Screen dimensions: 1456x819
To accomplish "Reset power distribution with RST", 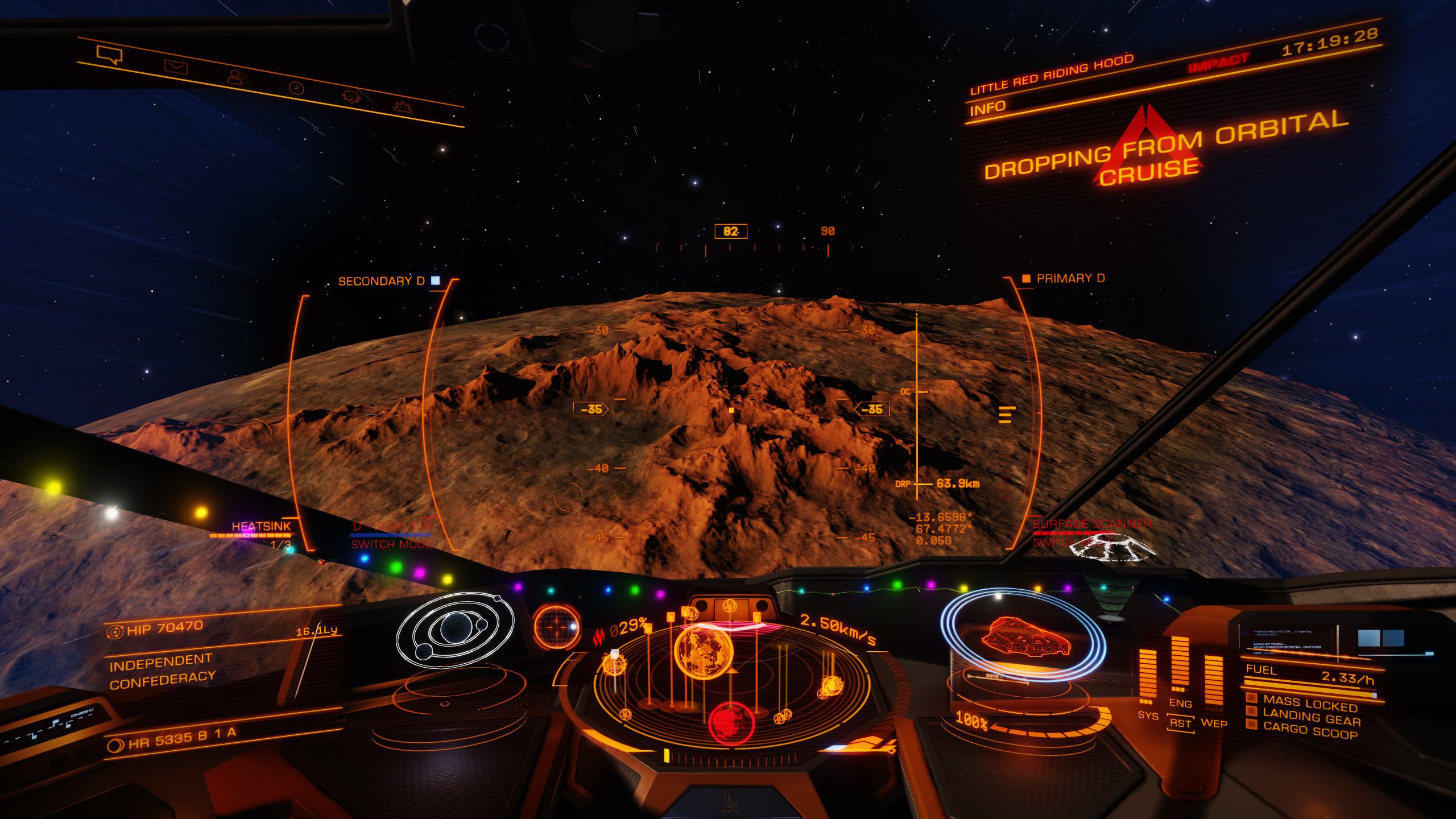I will tap(1180, 723).
